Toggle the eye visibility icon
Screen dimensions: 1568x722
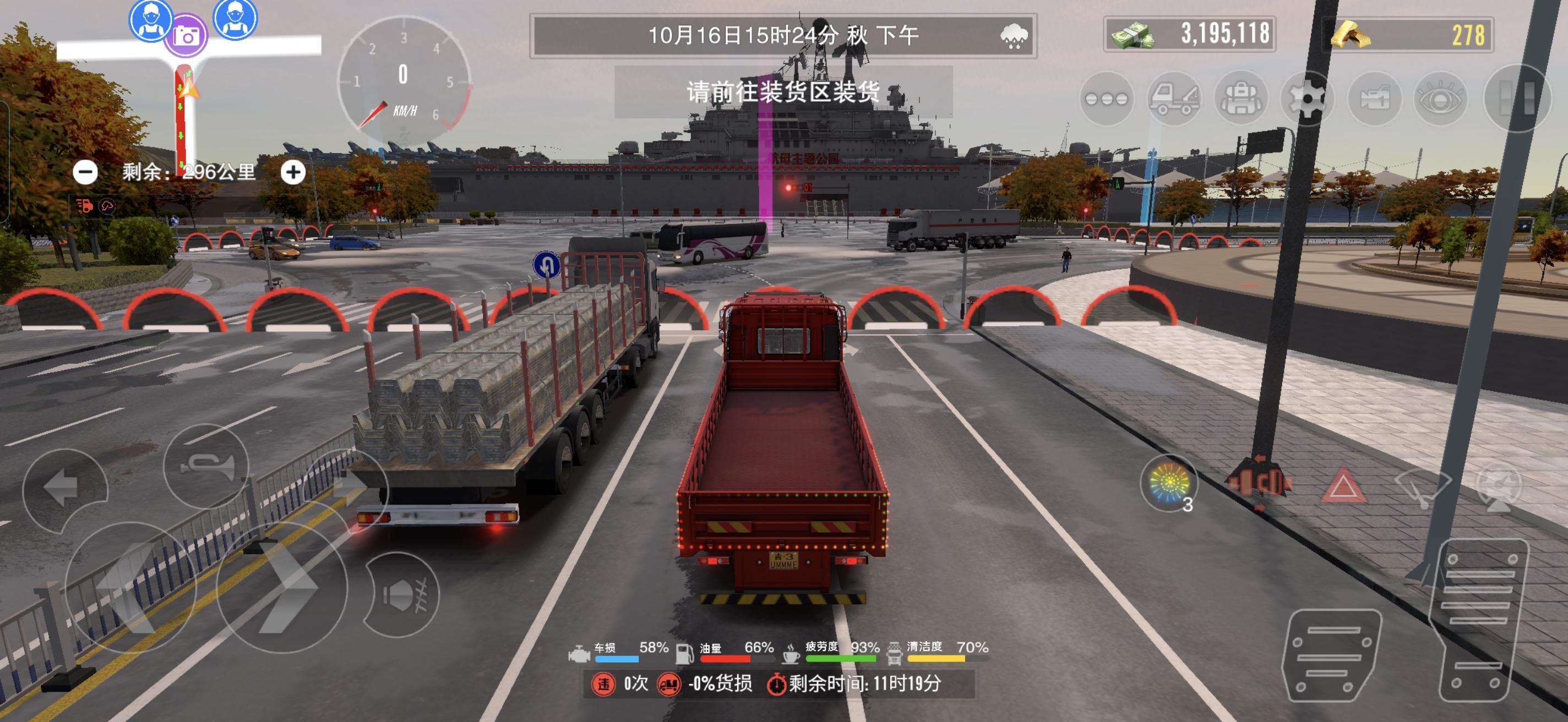1440,99
